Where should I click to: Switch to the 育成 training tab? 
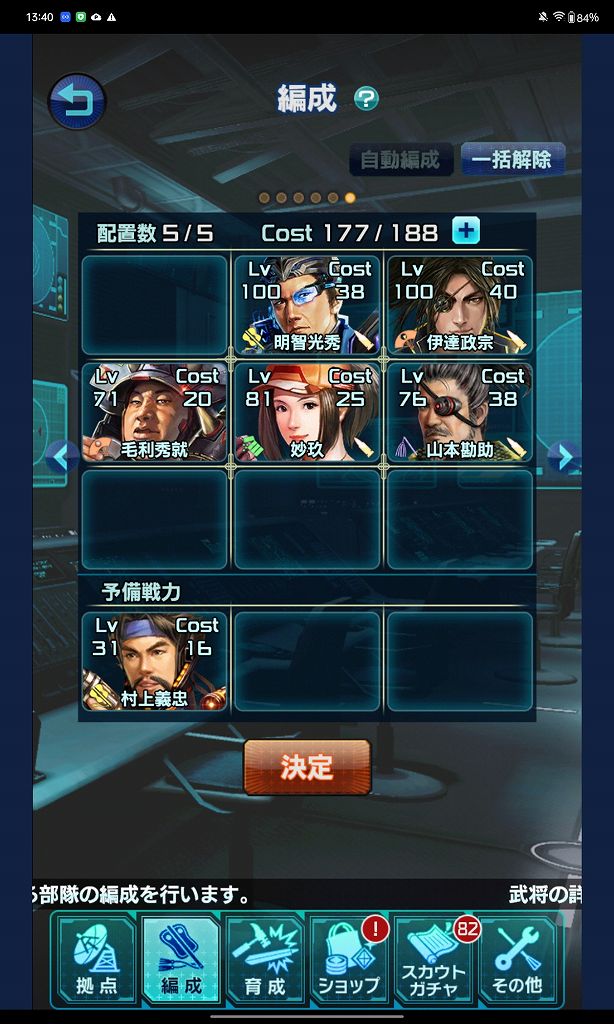click(x=264, y=962)
